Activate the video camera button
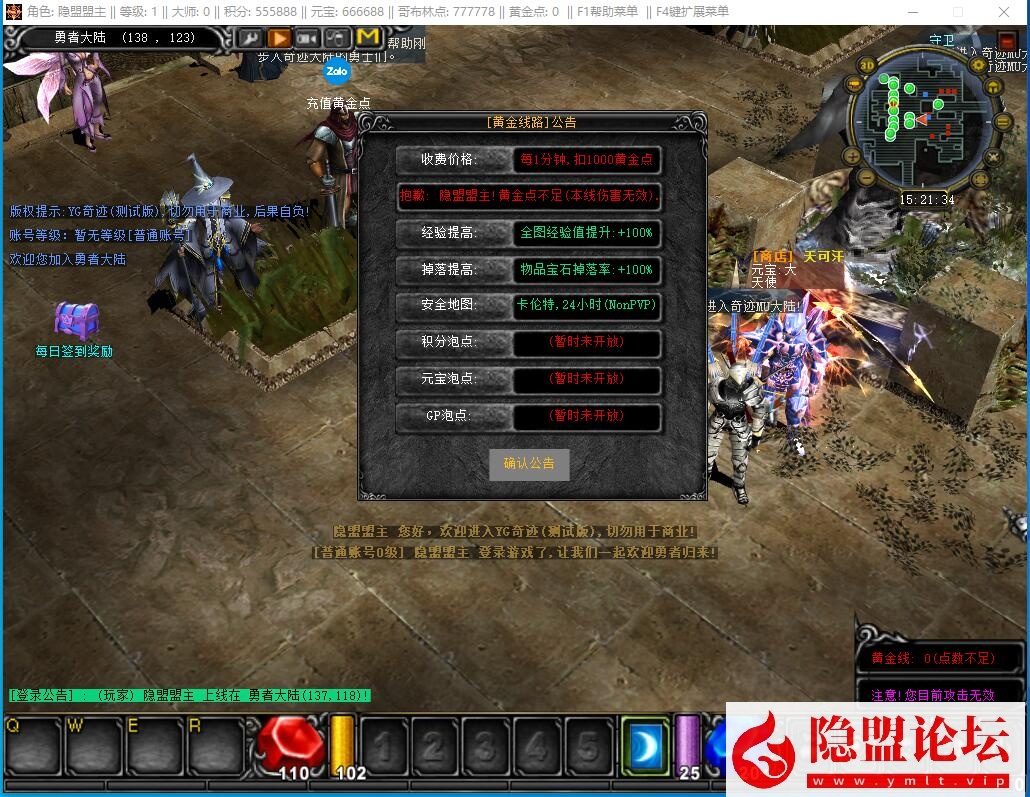1030x797 pixels. [x=307, y=38]
